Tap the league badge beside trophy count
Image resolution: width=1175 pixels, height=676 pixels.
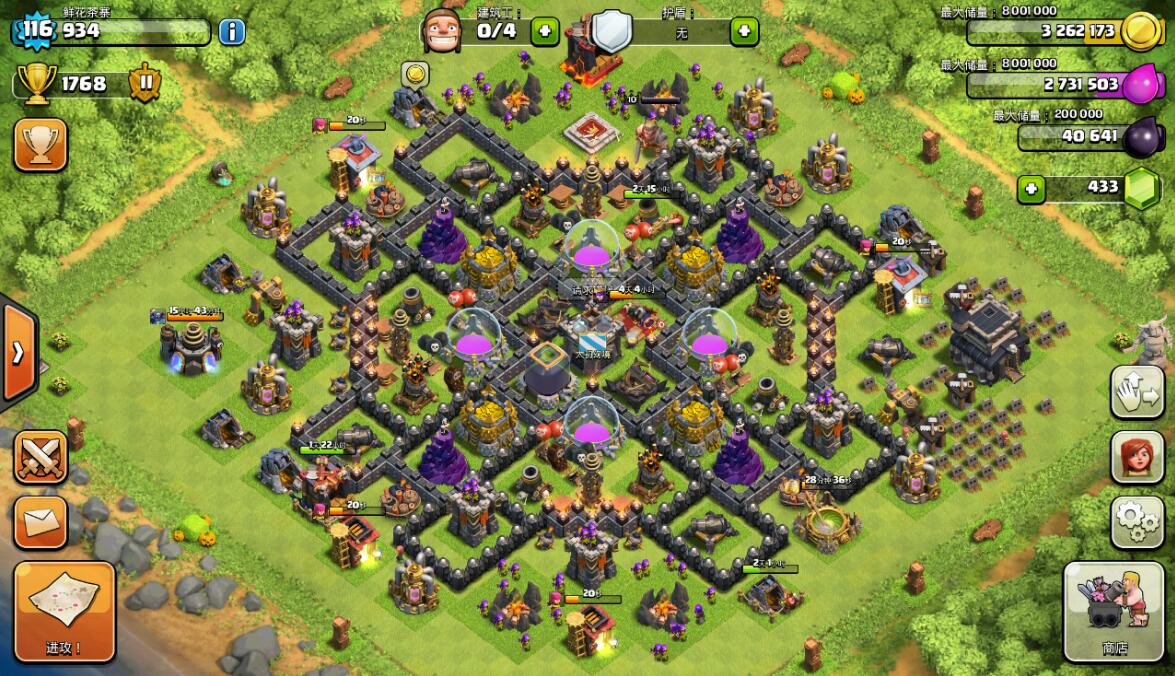[145, 83]
